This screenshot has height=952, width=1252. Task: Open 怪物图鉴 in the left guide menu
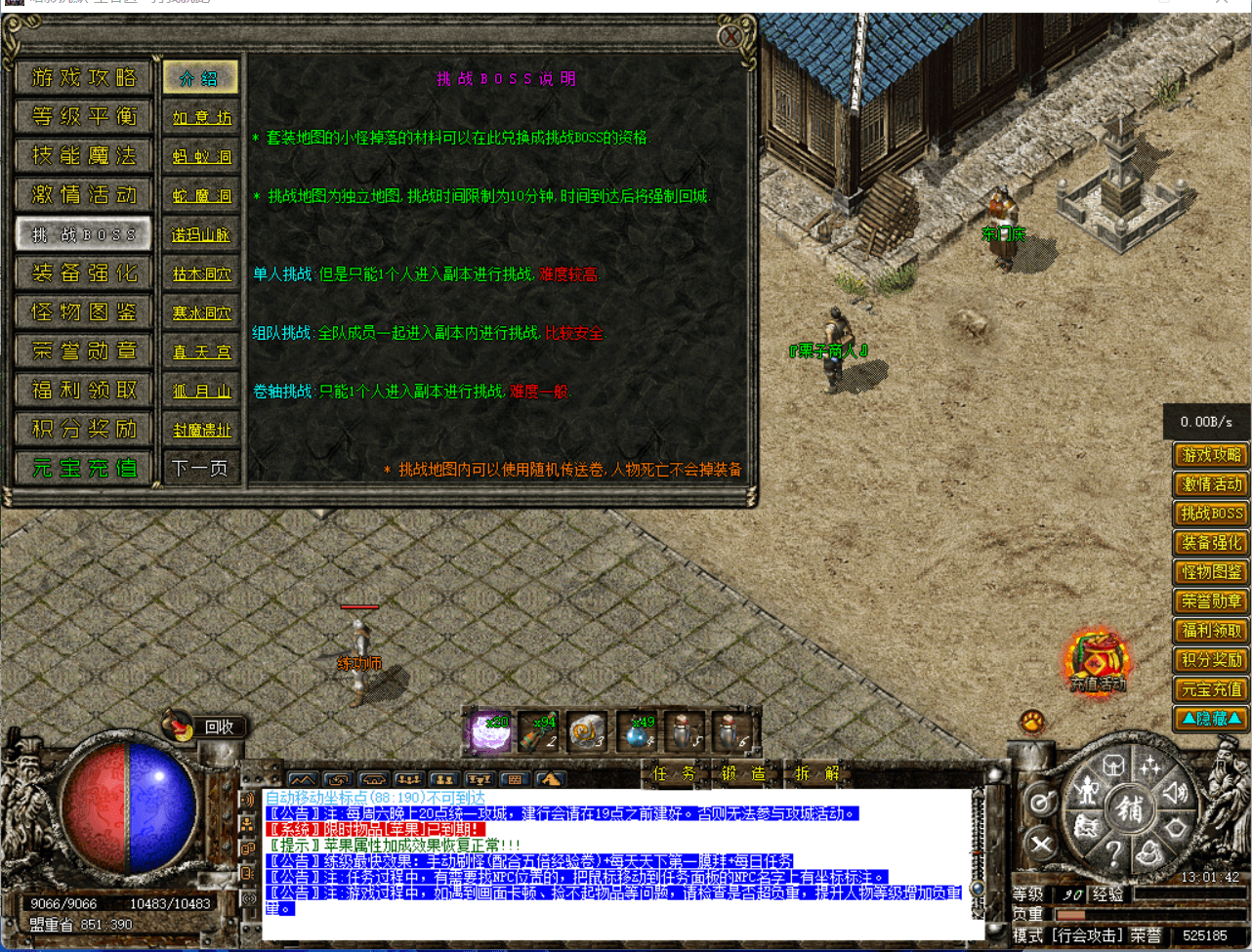click(83, 311)
